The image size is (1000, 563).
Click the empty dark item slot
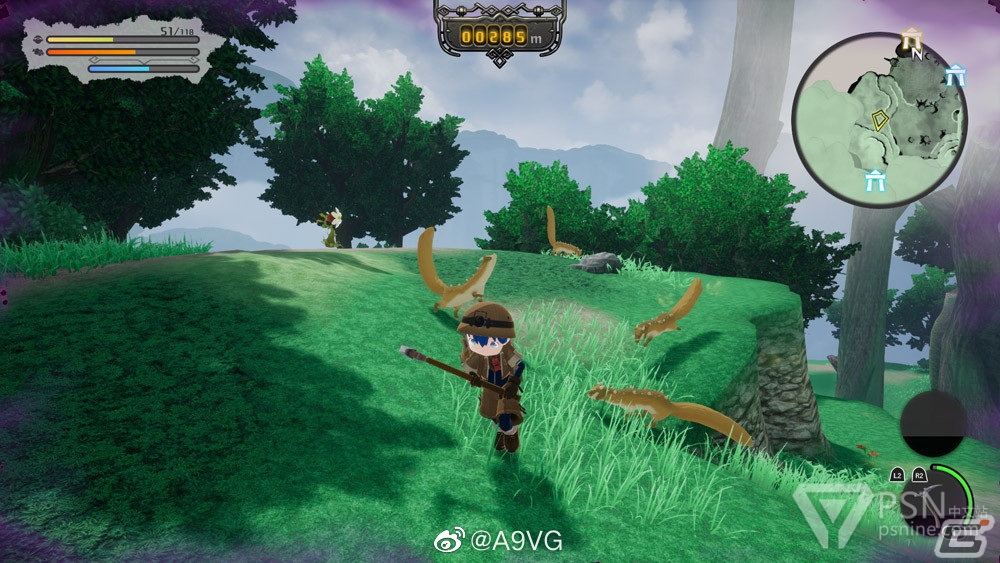click(x=932, y=424)
